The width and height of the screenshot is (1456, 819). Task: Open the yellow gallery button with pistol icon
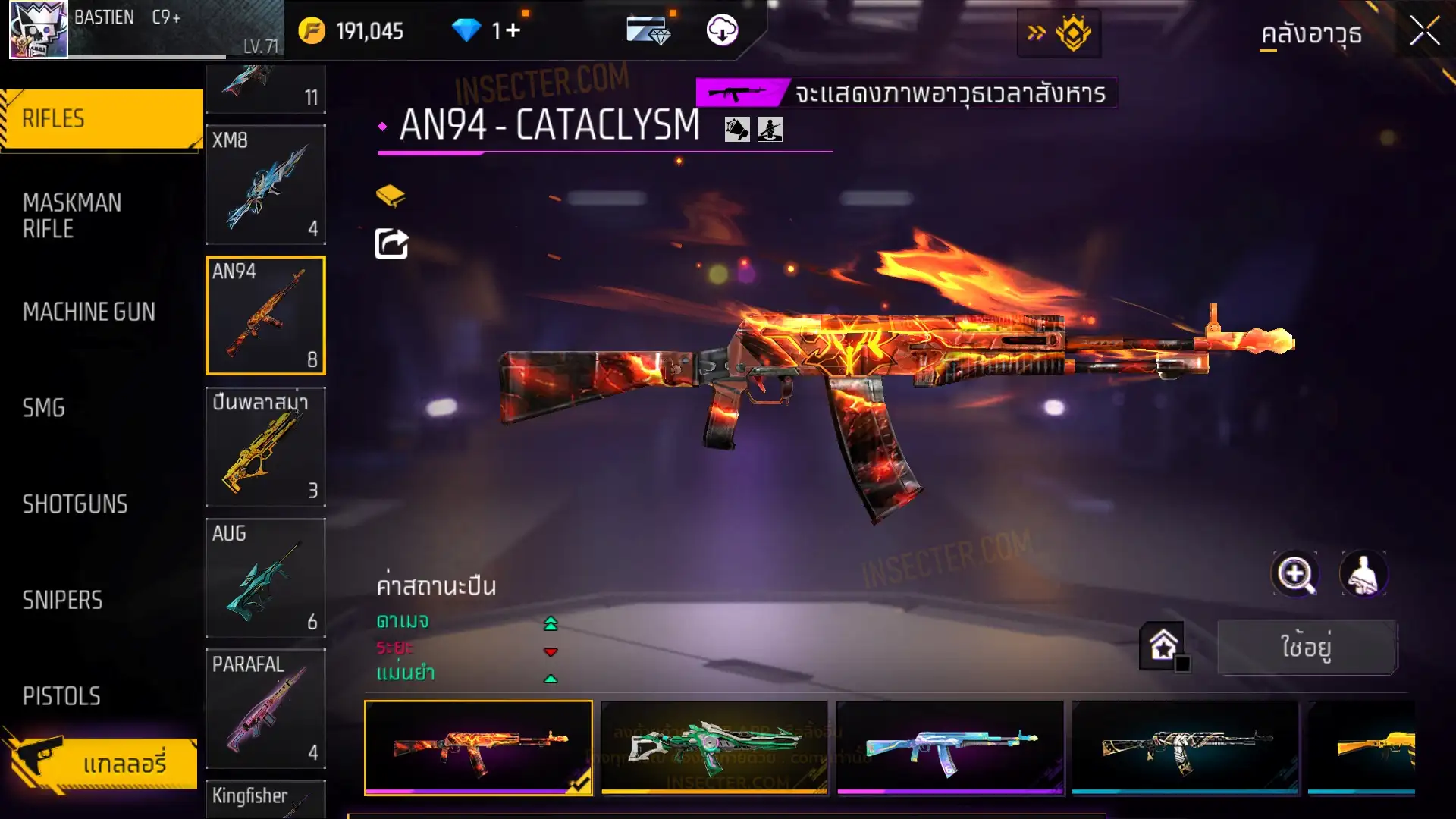(x=102, y=763)
